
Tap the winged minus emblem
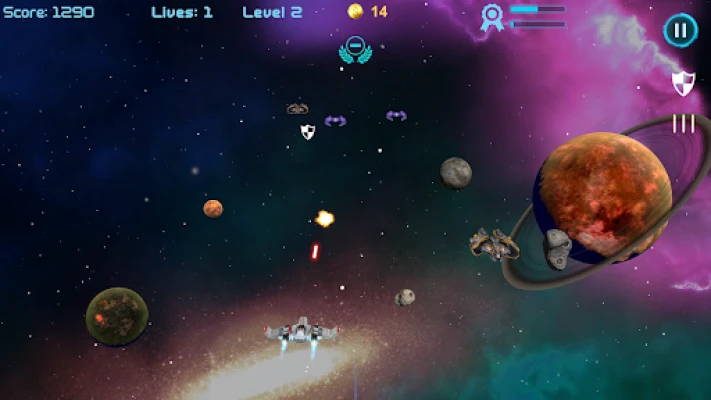353,49
